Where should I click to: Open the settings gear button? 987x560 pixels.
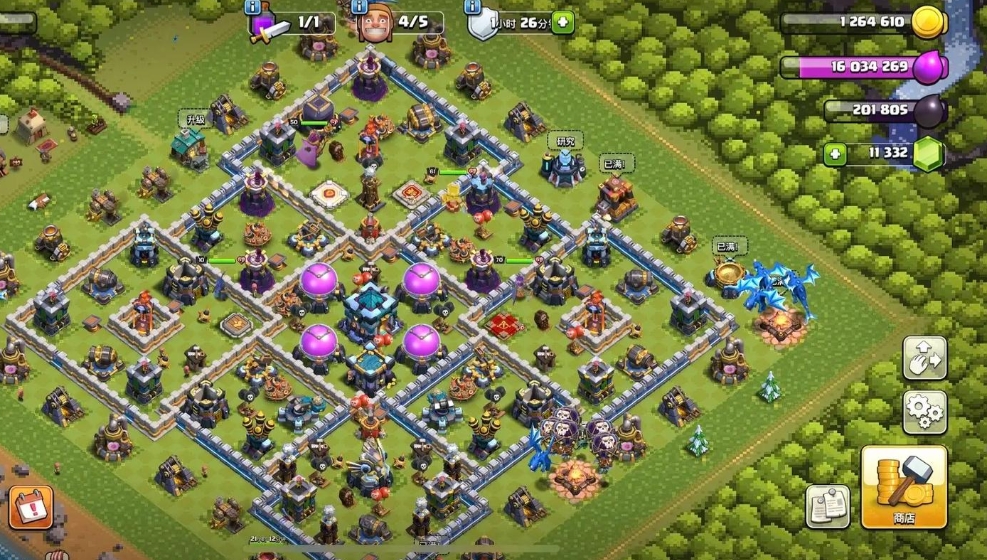924,409
